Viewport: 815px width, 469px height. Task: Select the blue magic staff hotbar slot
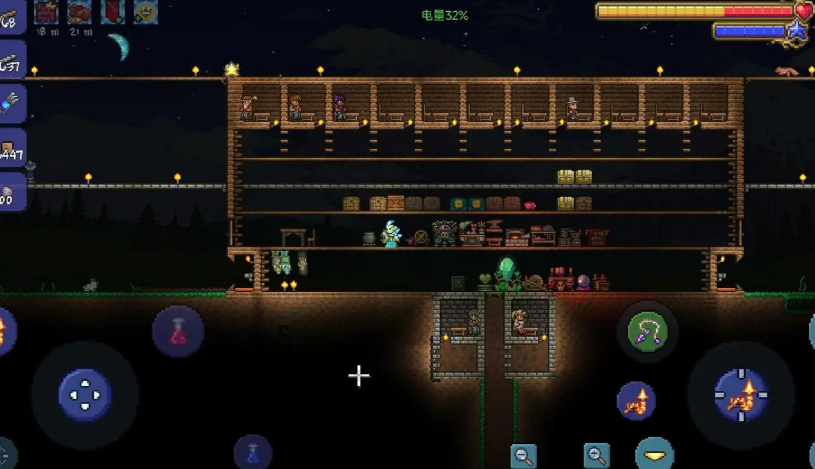11,102
